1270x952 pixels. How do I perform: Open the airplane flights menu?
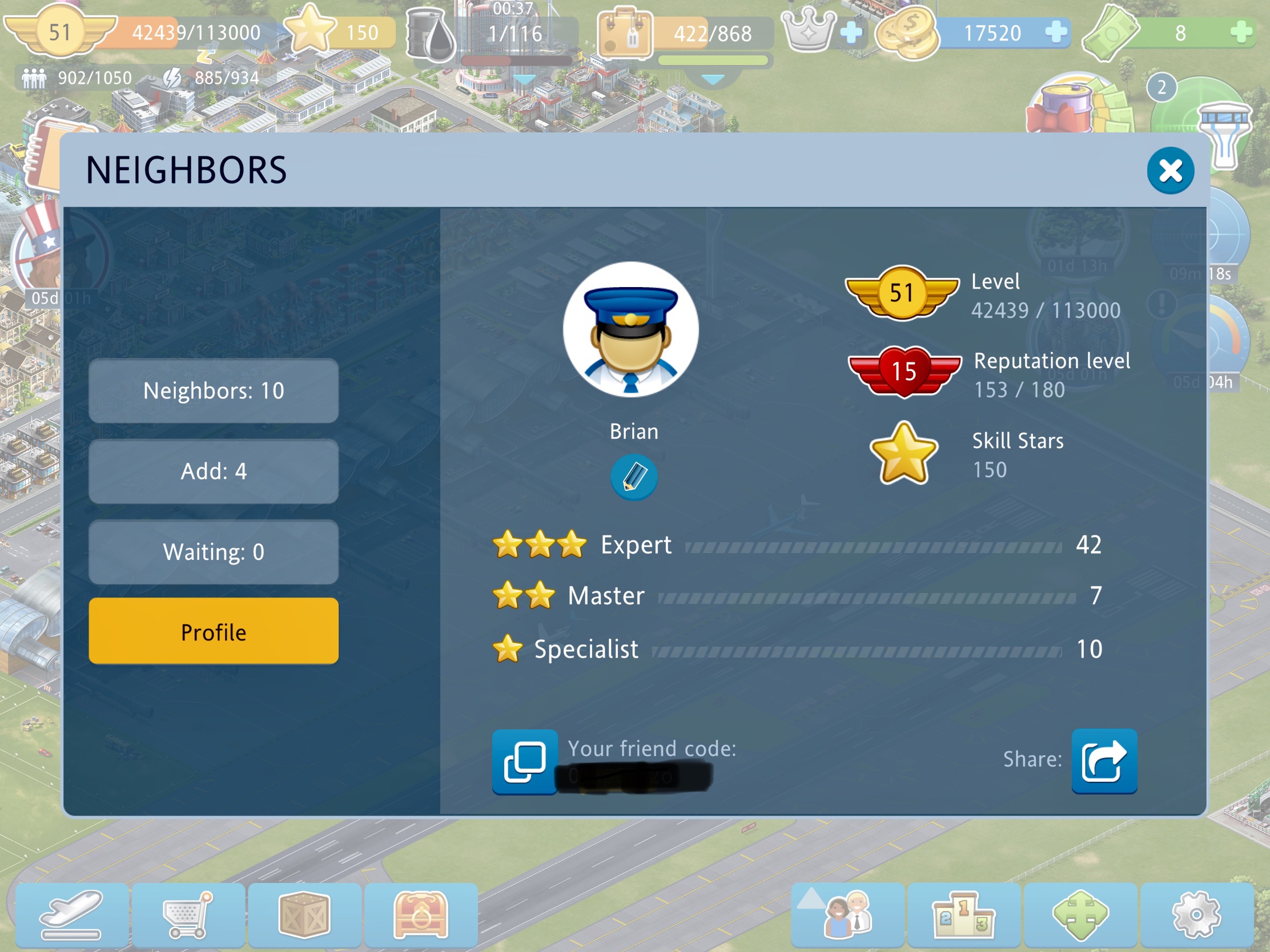click(72, 915)
